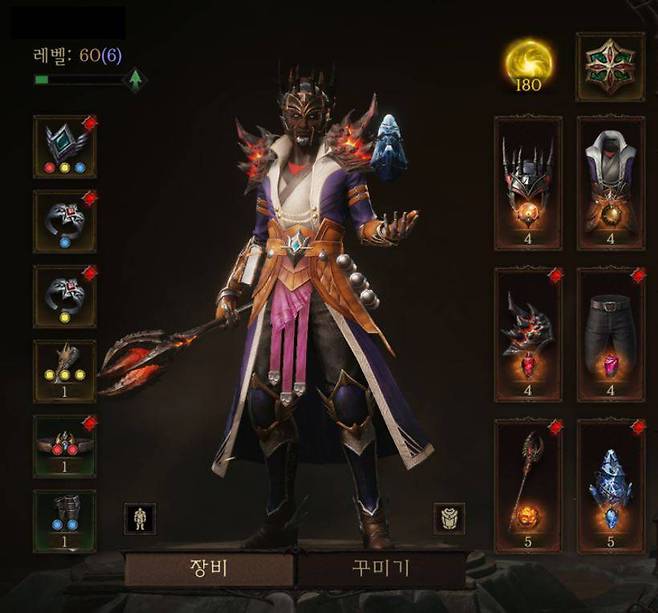Open the chest armor slot
The width and height of the screenshot is (658, 613).
pos(610,182)
